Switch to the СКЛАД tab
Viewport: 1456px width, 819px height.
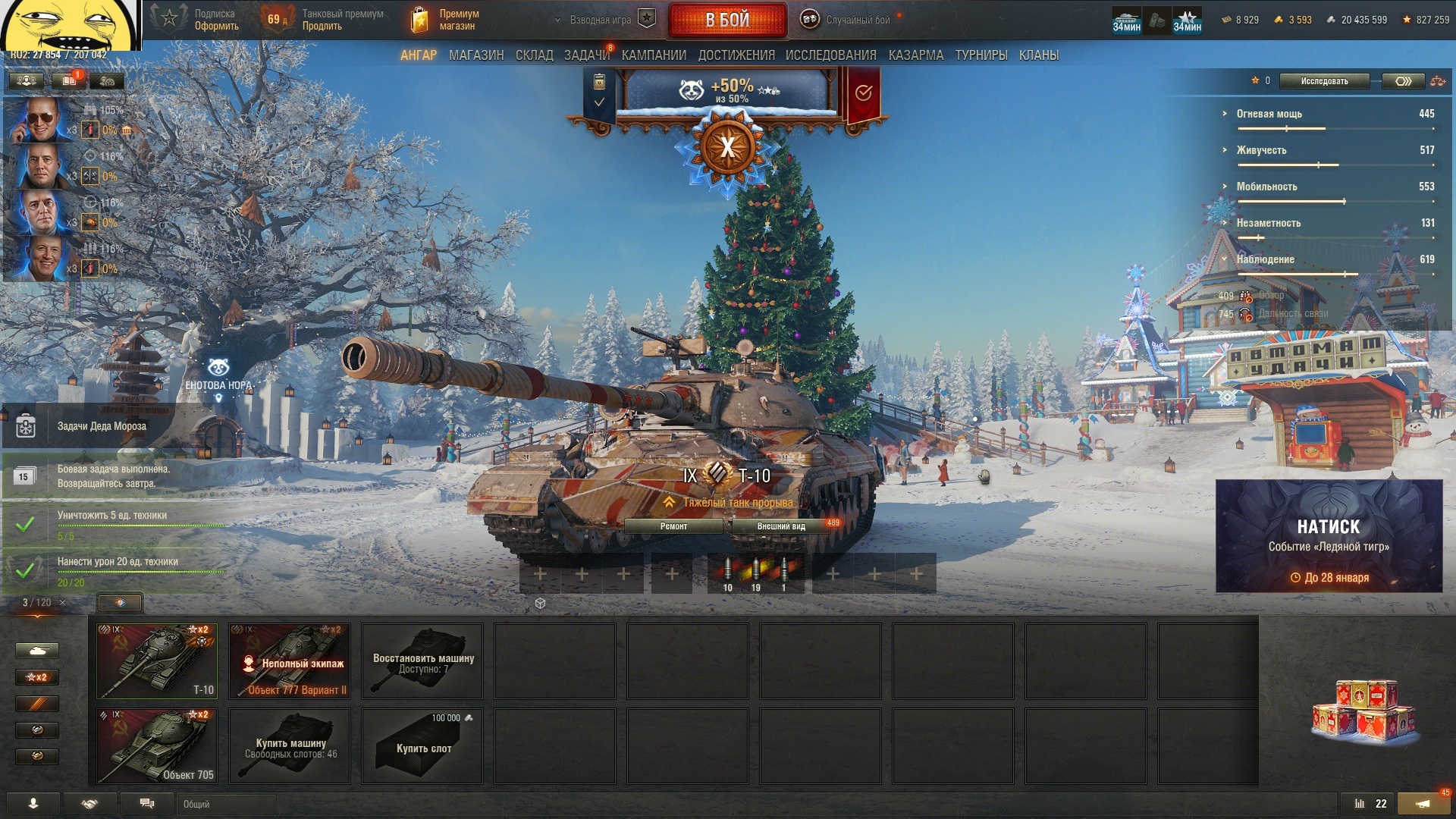(534, 55)
